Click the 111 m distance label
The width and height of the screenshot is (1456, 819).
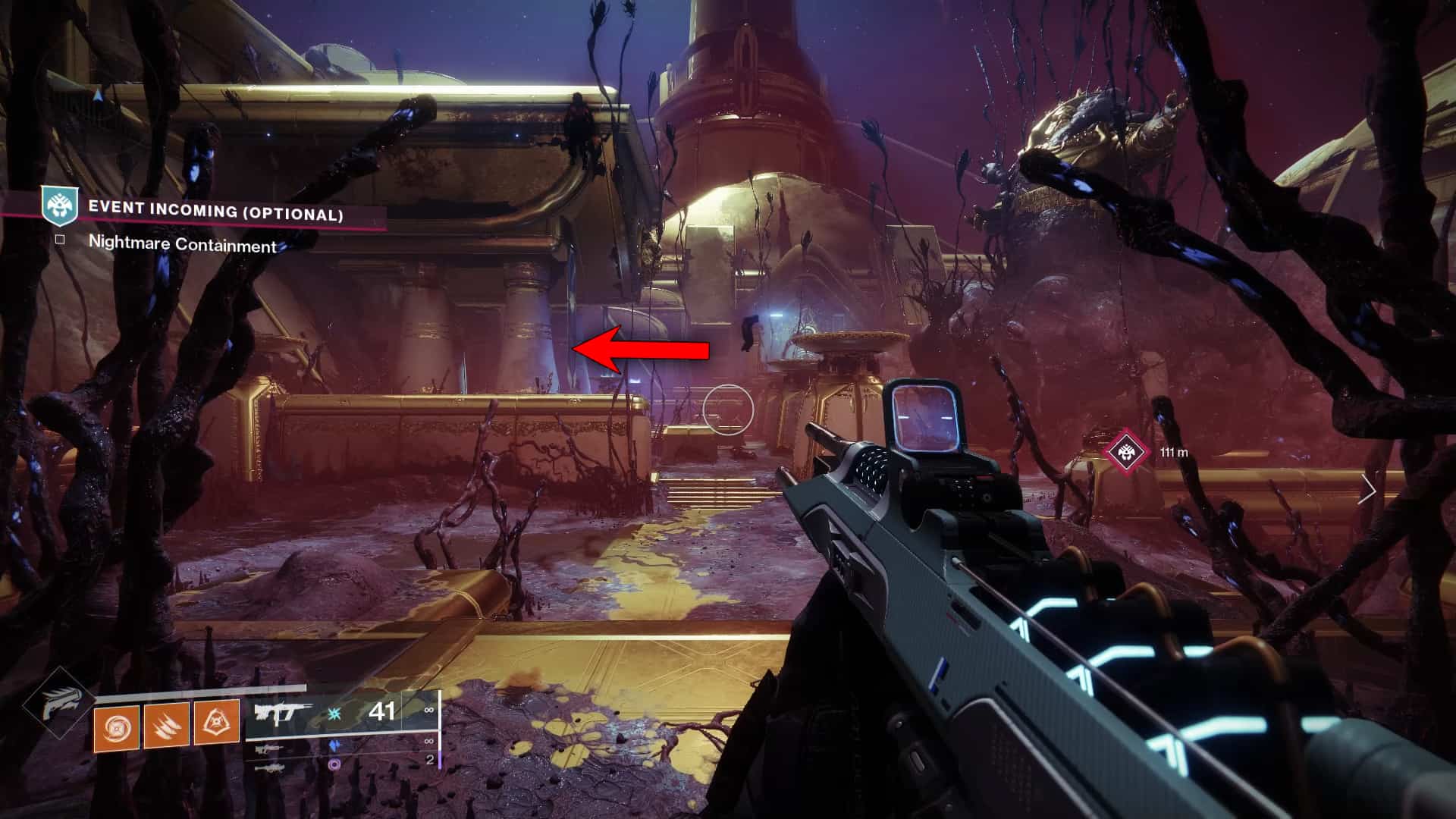point(1174,453)
